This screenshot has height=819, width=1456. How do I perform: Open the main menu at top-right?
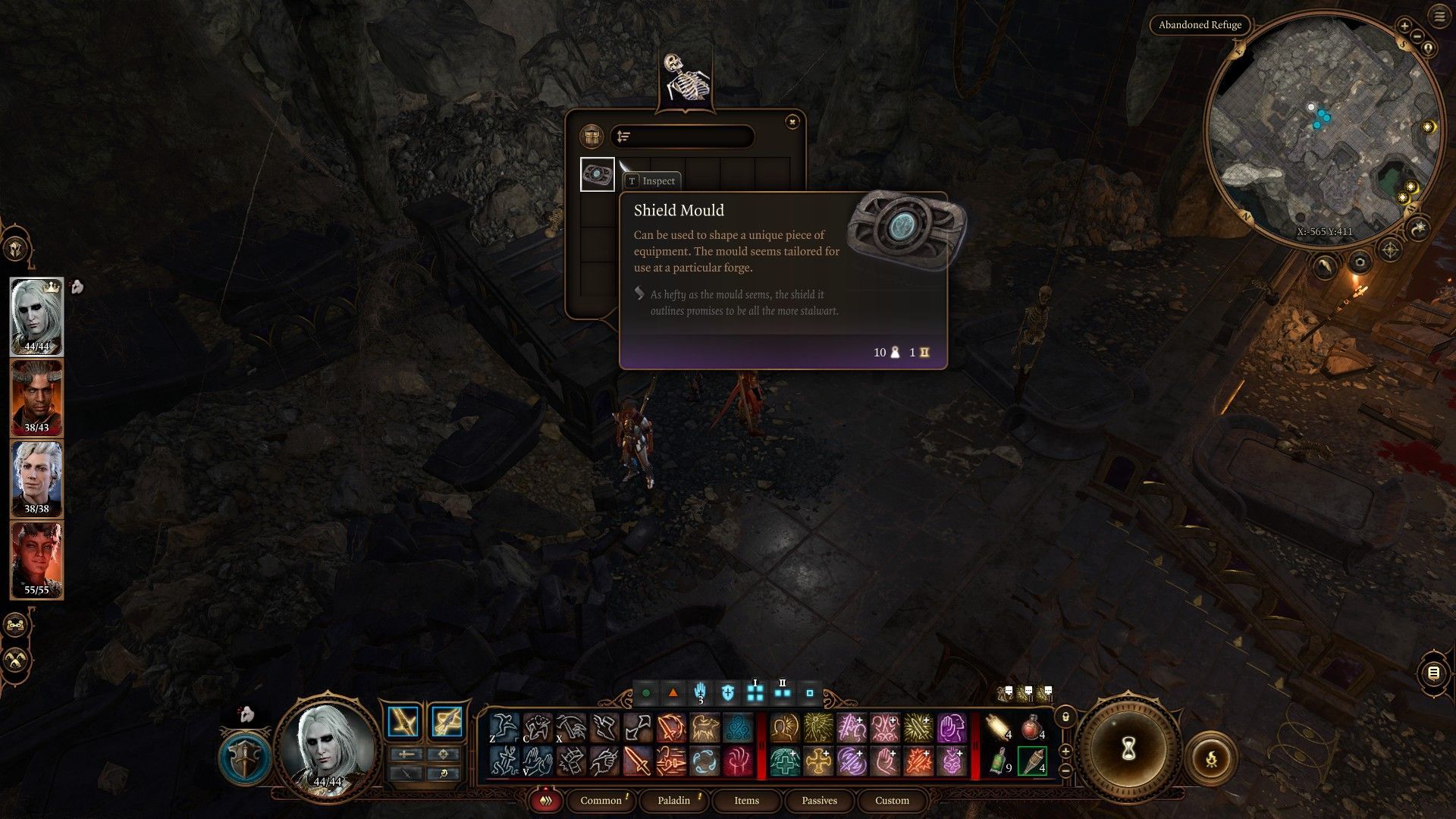point(1439,17)
